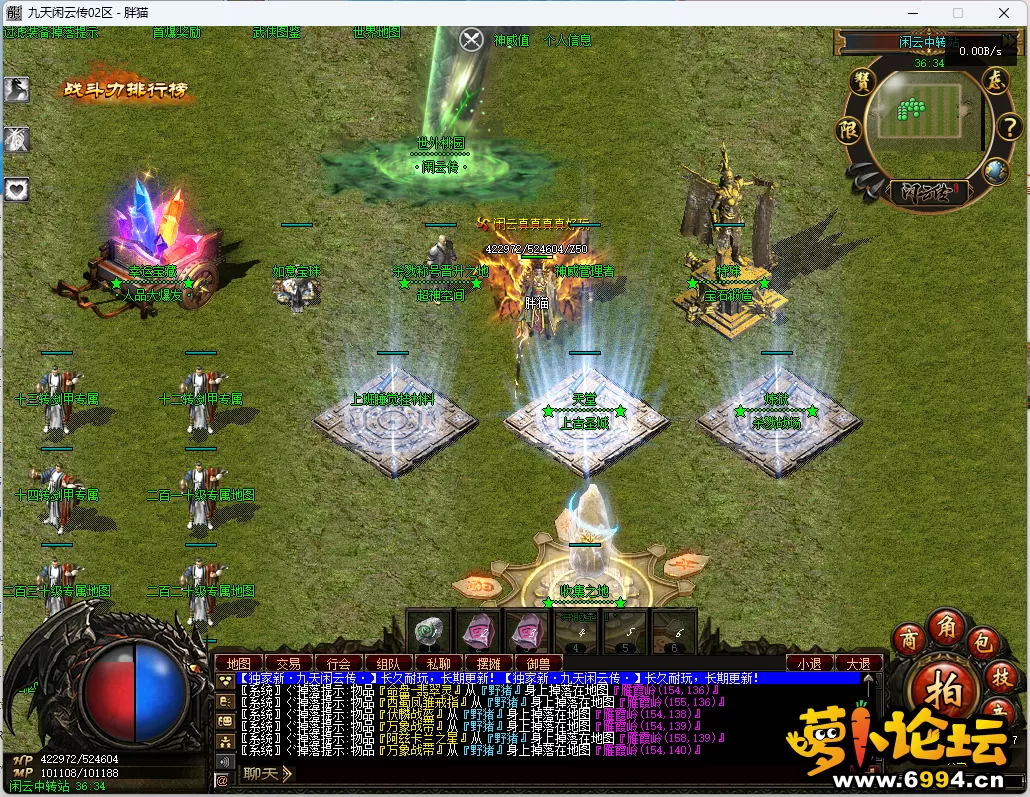Open the 地图 map button
The image size is (1030, 797).
238,663
